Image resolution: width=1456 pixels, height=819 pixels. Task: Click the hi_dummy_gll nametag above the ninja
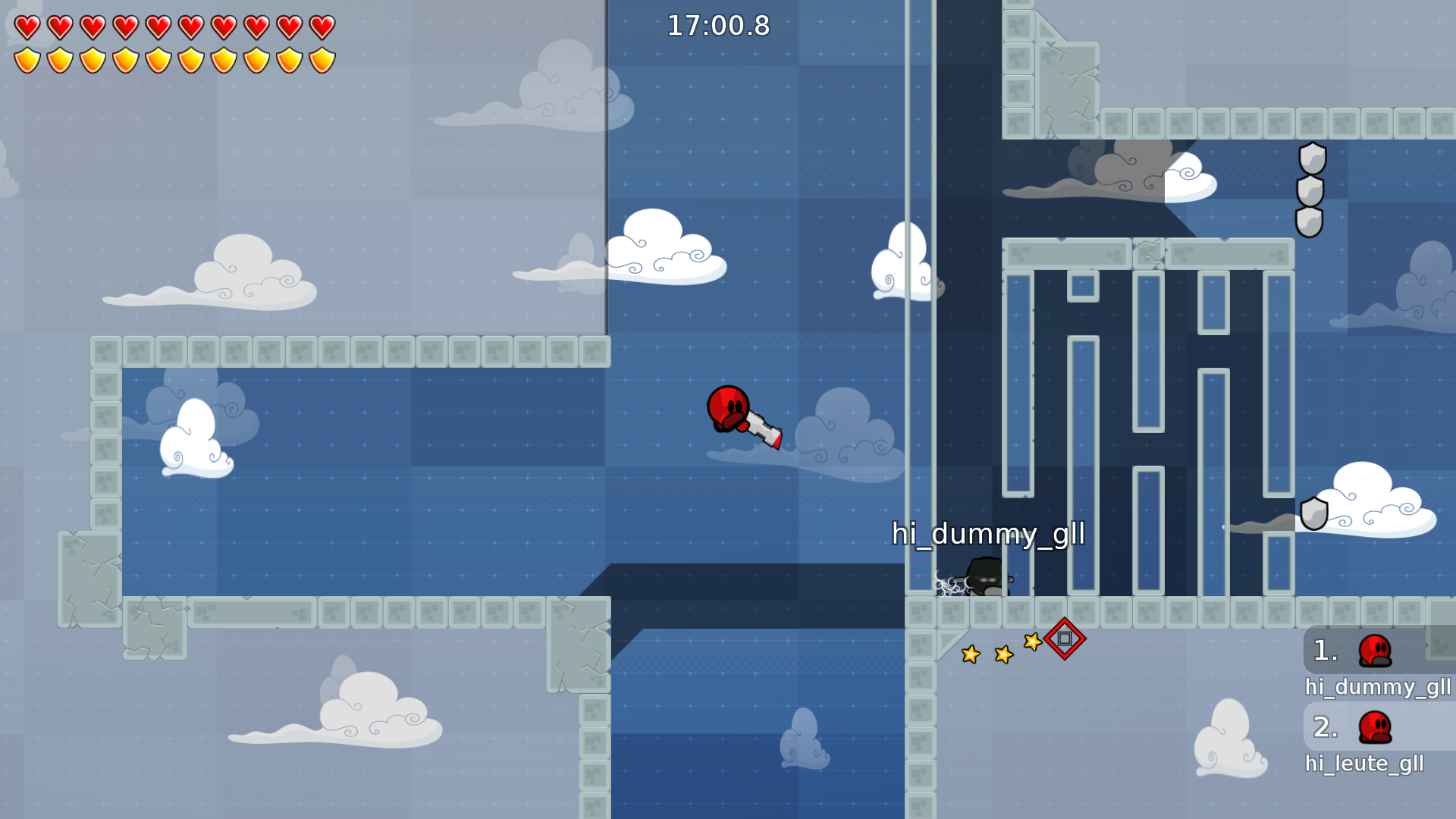(x=988, y=535)
